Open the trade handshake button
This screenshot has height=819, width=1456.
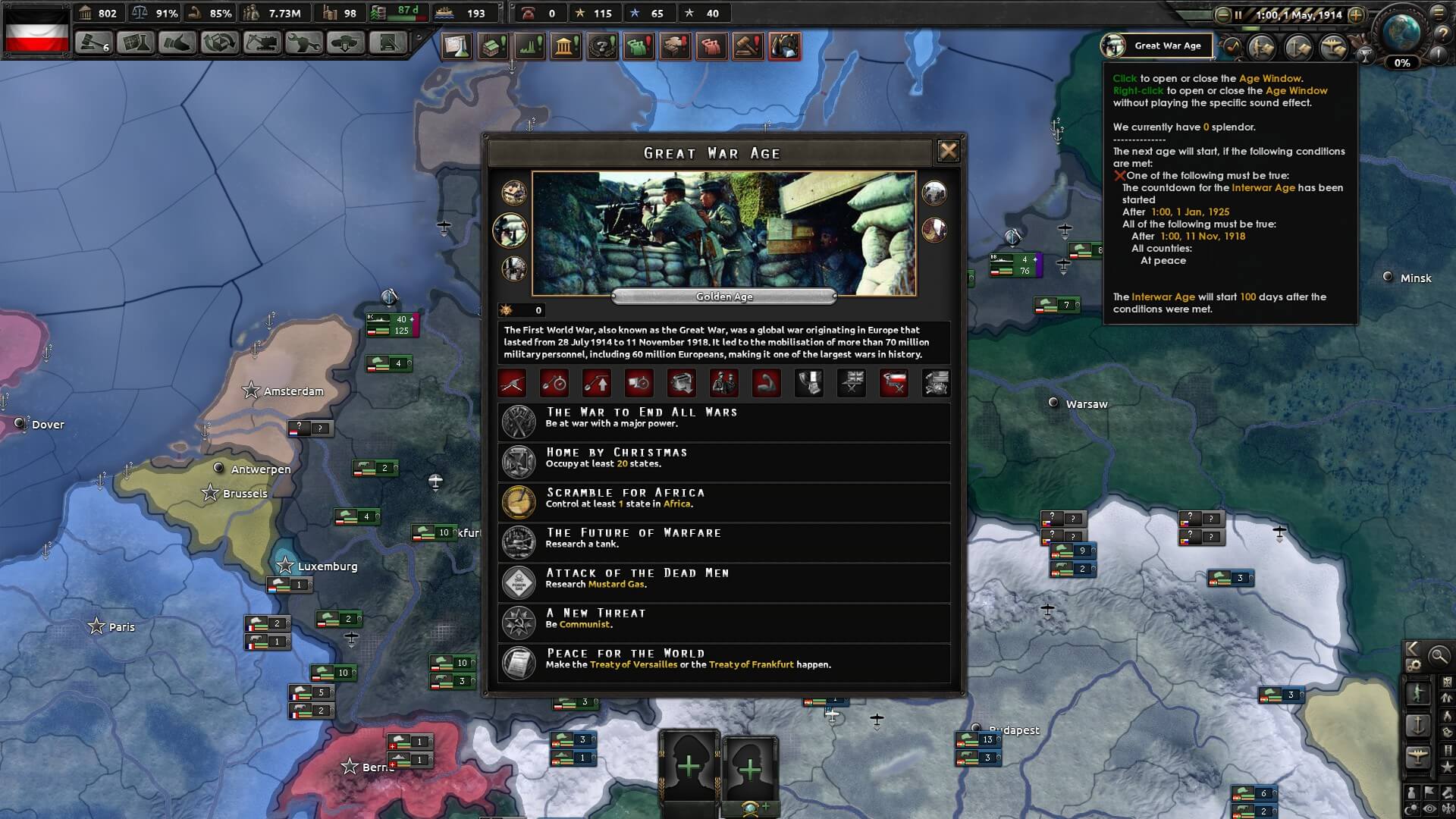177,43
